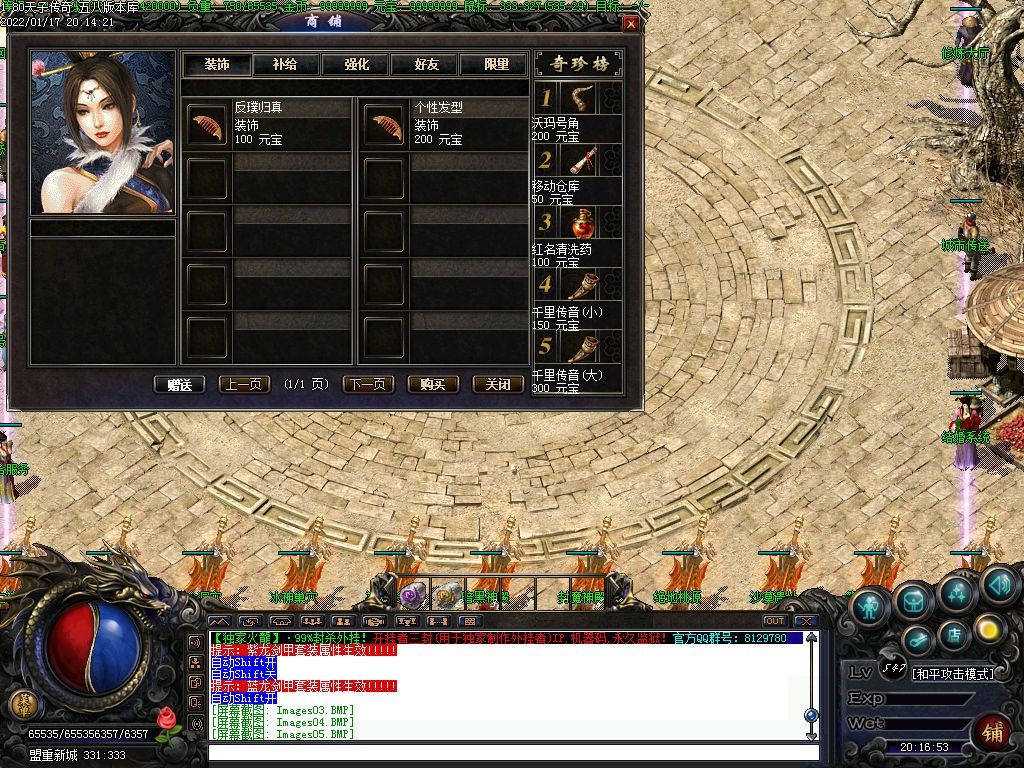Open the 强化 enhancement tab
Screen dimensions: 1024x768
point(356,64)
